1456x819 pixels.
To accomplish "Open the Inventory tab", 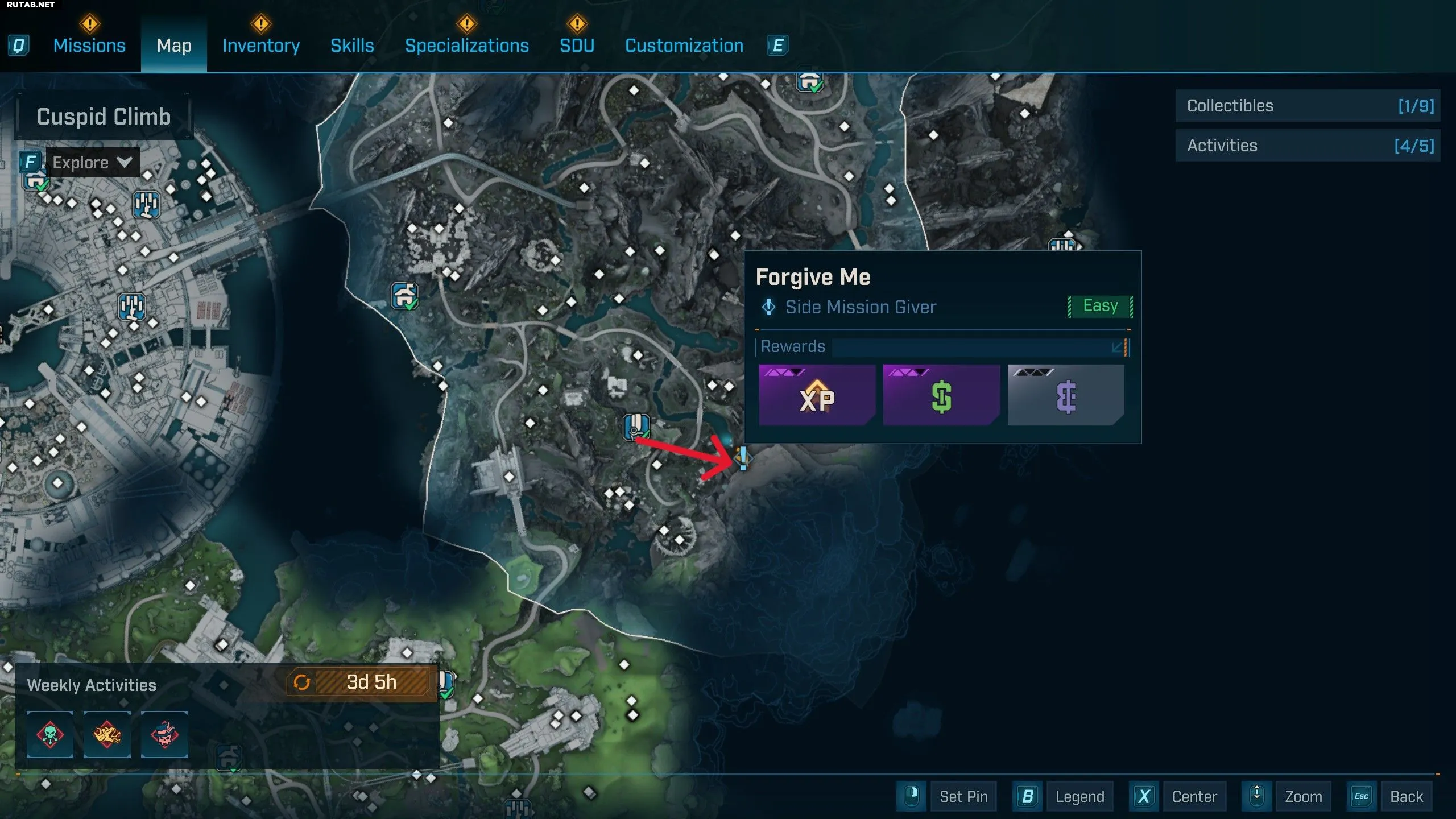I will pyautogui.click(x=261, y=45).
